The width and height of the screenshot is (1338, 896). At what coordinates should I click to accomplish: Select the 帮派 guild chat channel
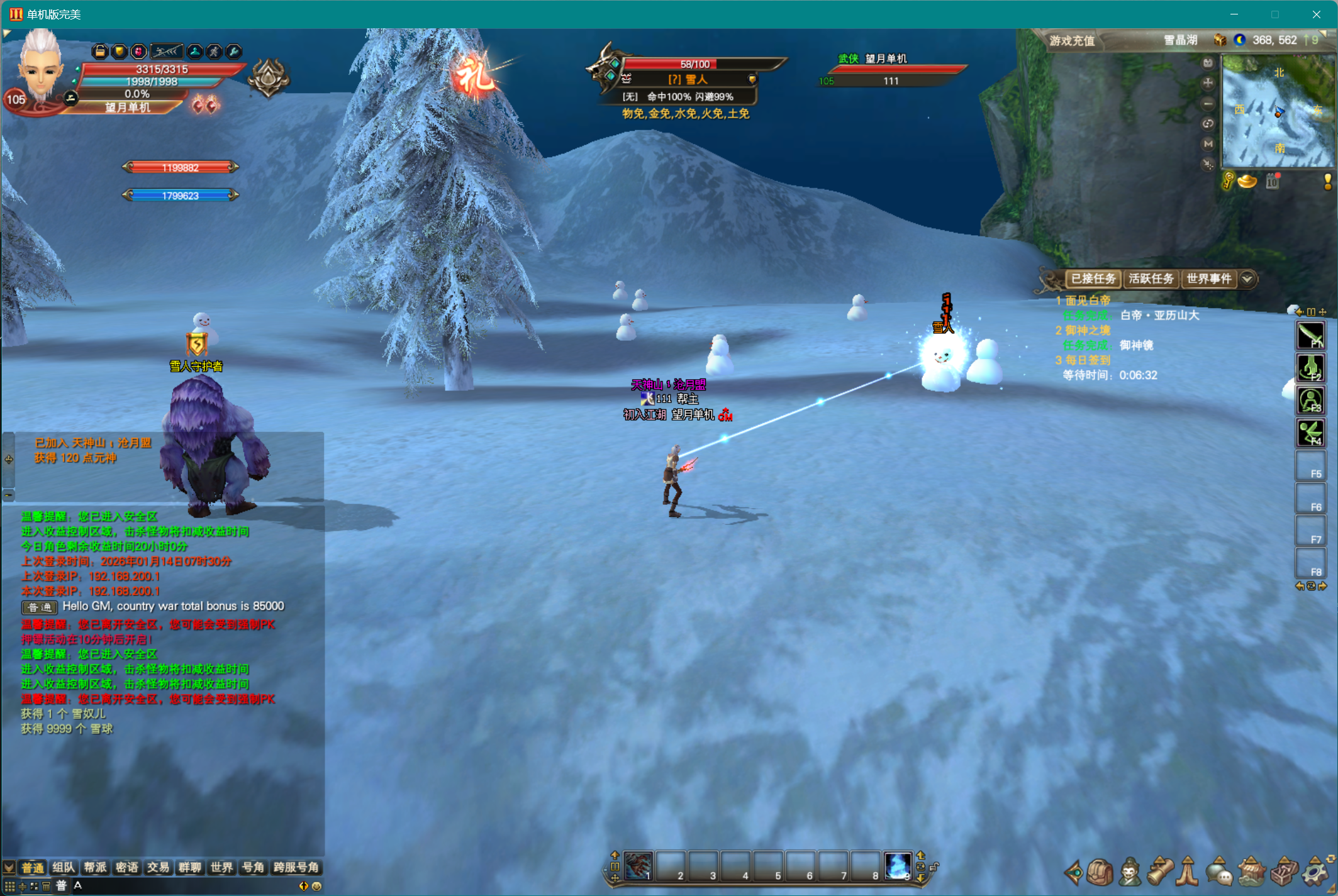[95, 868]
